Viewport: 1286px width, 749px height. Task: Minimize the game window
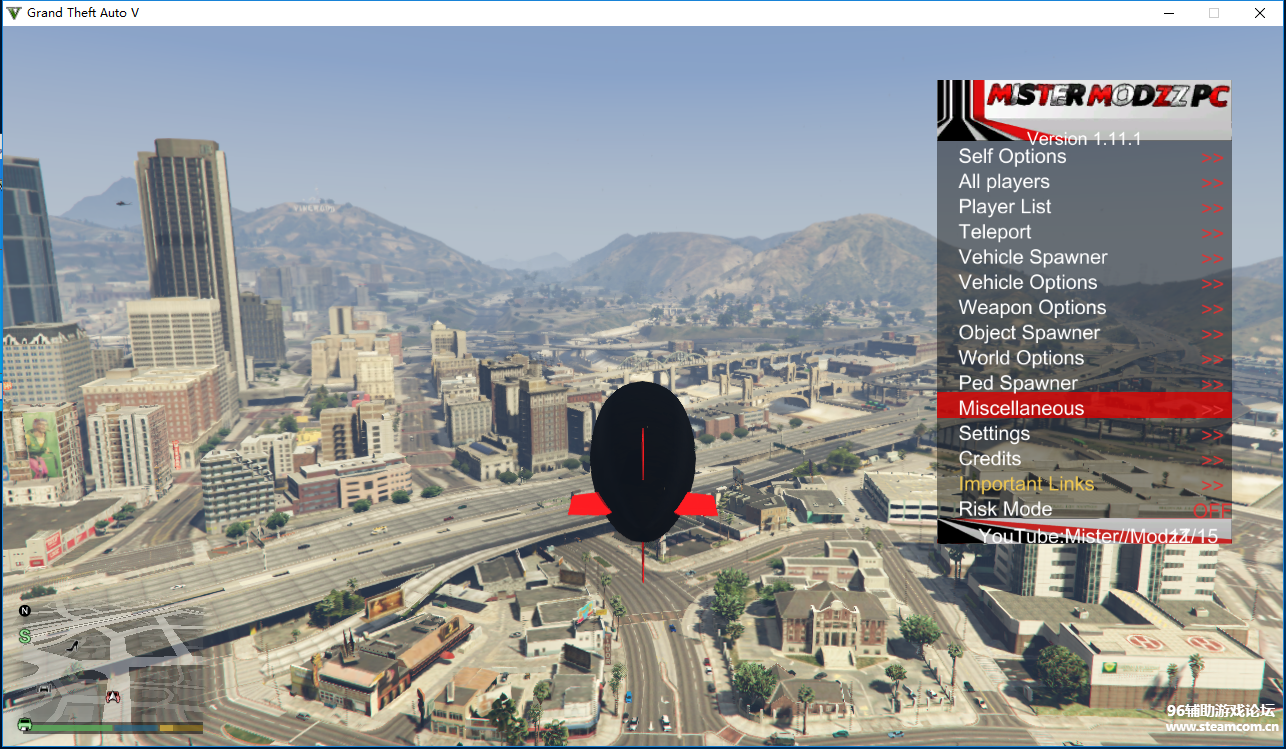tap(1168, 13)
